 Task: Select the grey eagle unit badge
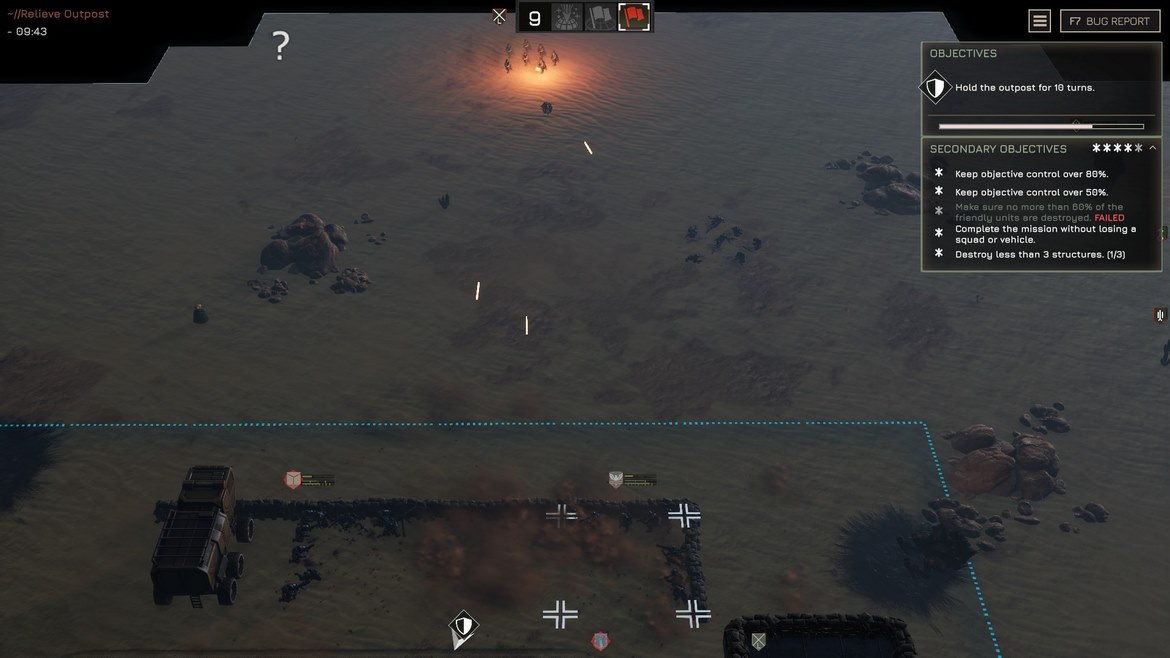tap(616, 480)
